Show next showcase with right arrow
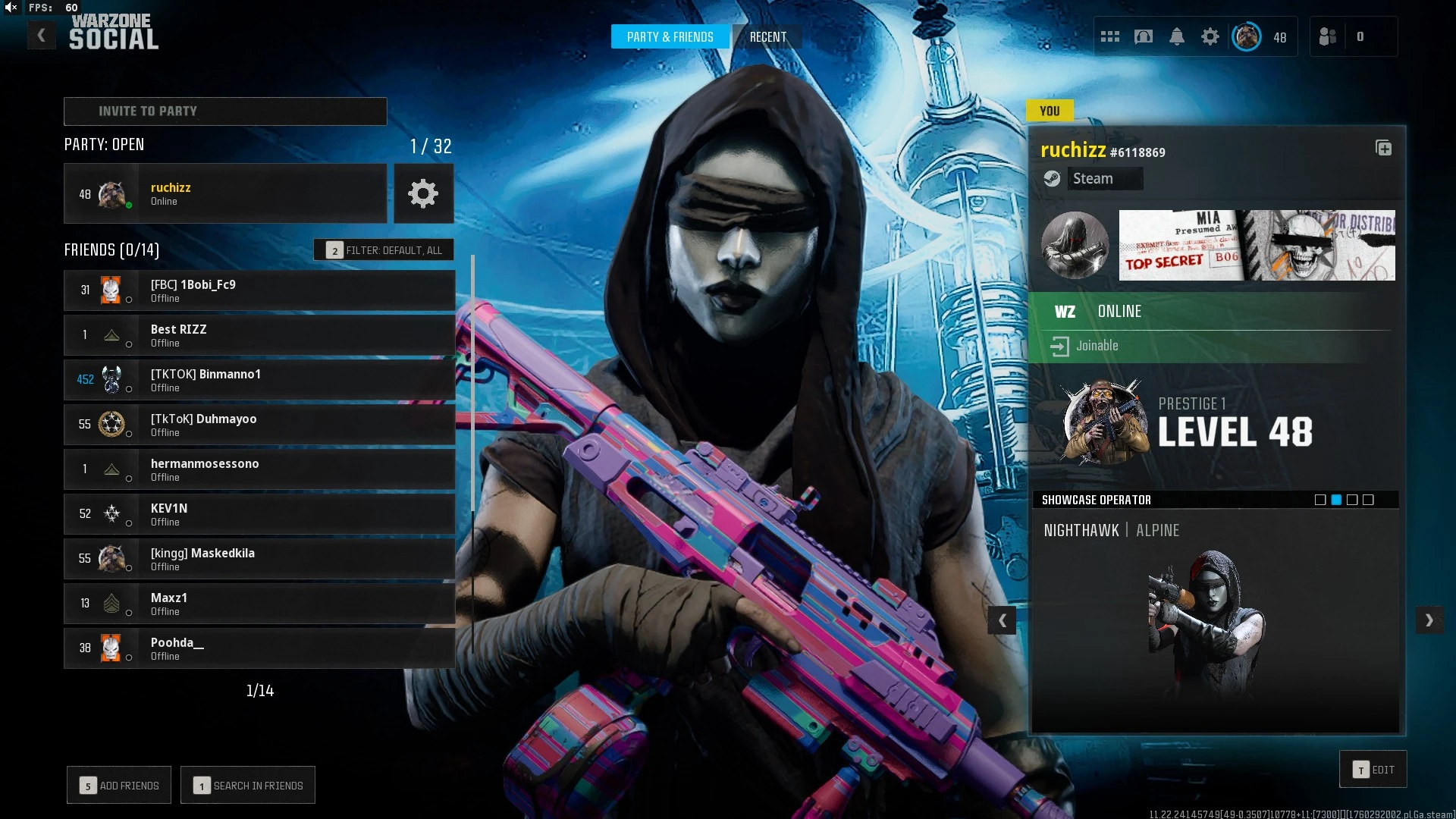 tap(1429, 620)
